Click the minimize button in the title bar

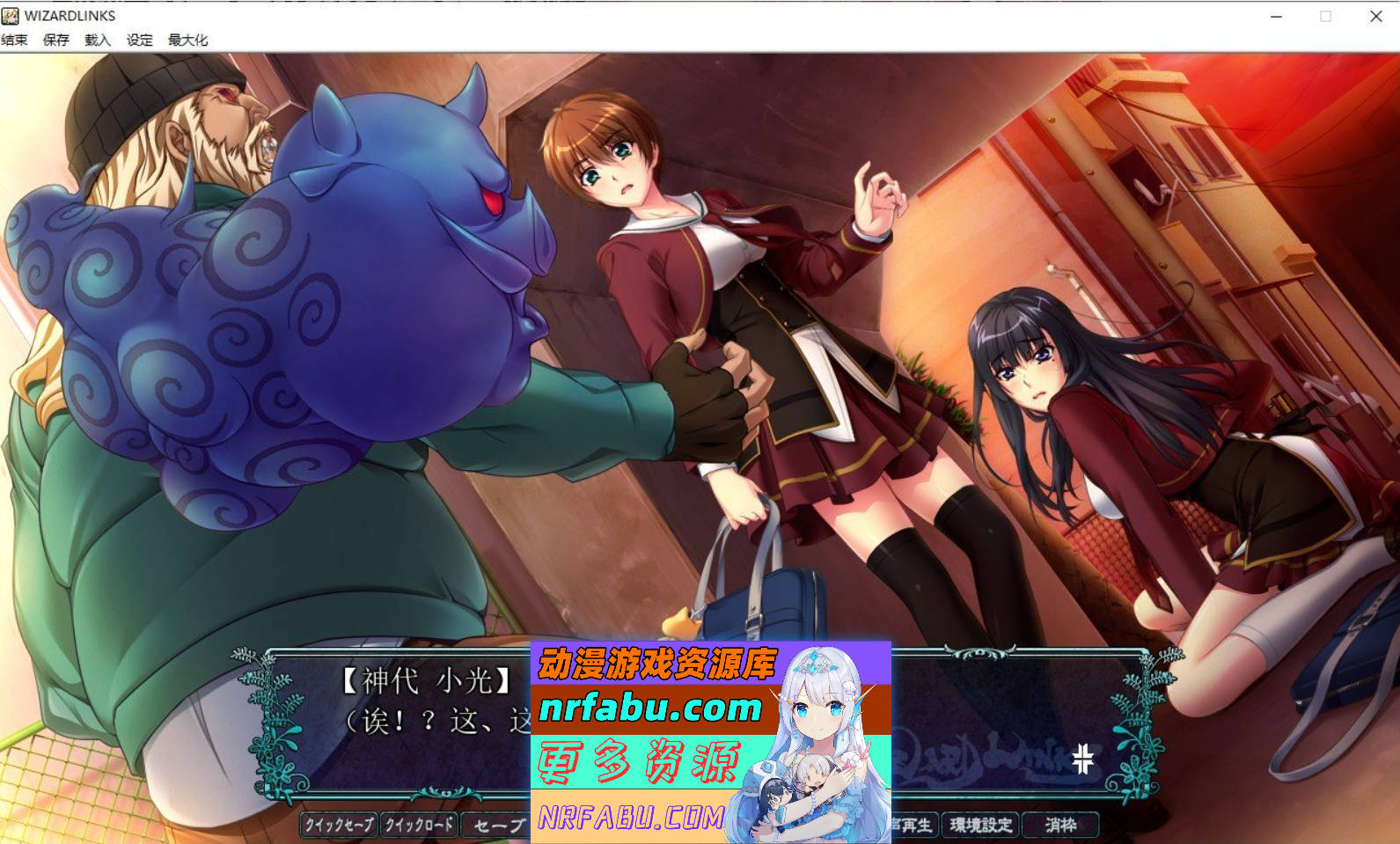(1276, 16)
